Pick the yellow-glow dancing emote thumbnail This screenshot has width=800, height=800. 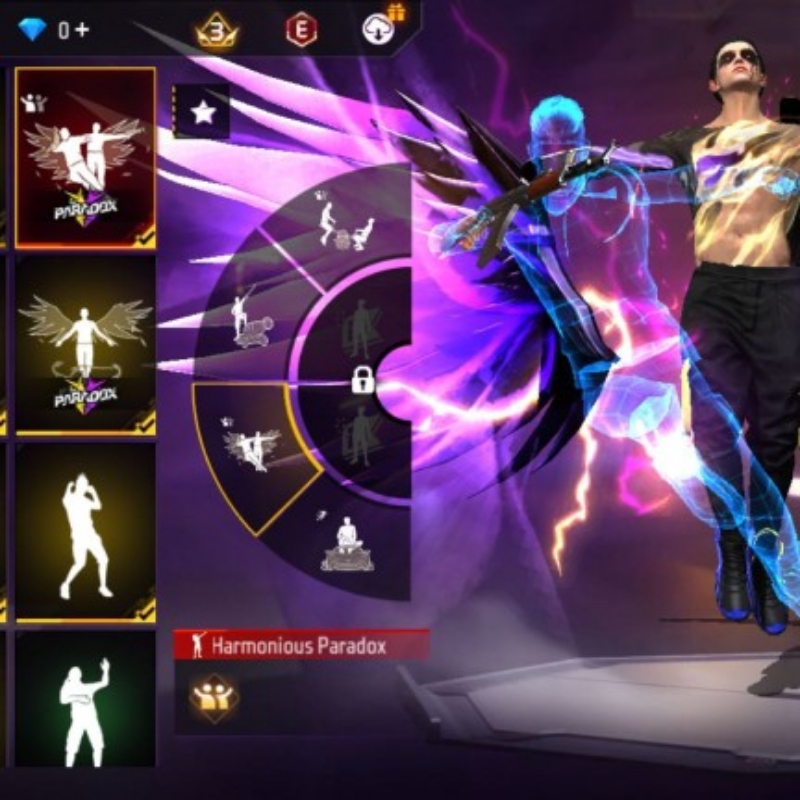pyautogui.click(x=85, y=533)
